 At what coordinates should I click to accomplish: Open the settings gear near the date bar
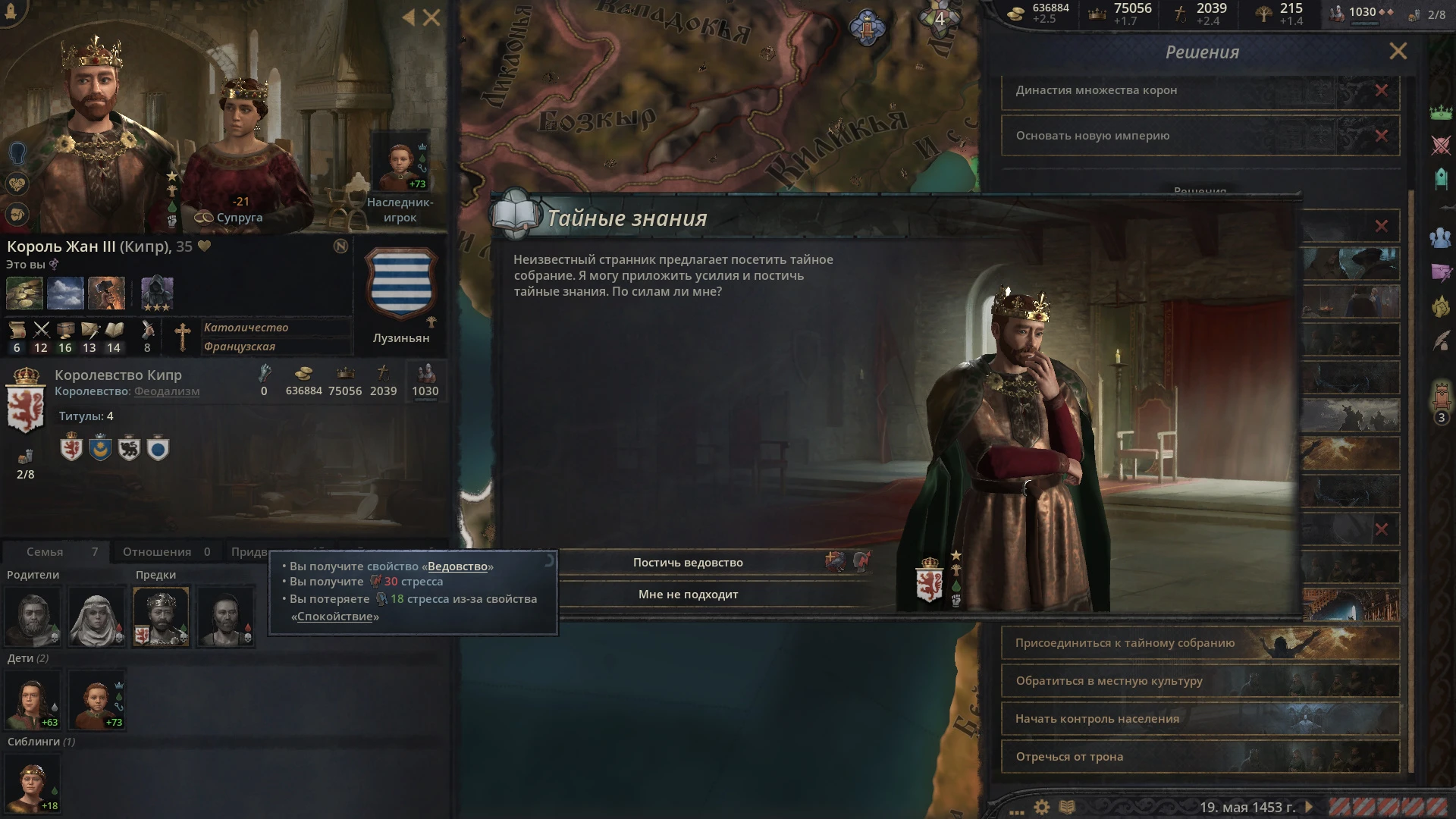[1041, 808]
